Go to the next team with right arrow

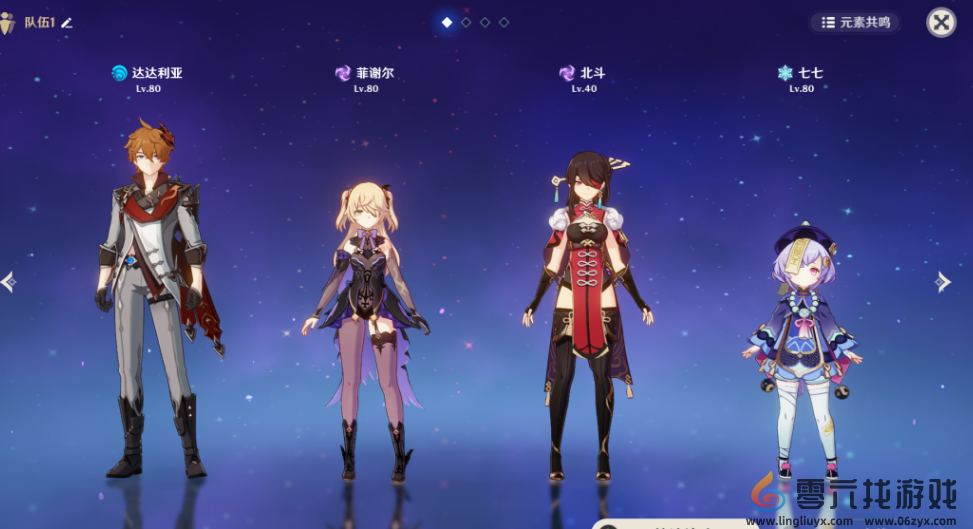[x=942, y=282]
